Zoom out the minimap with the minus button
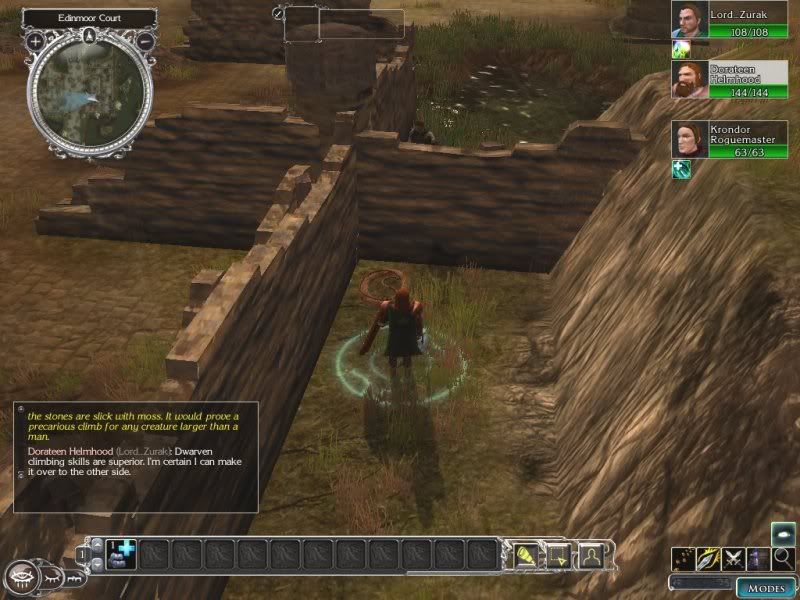The width and height of the screenshot is (800, 600). click(146, 42)
